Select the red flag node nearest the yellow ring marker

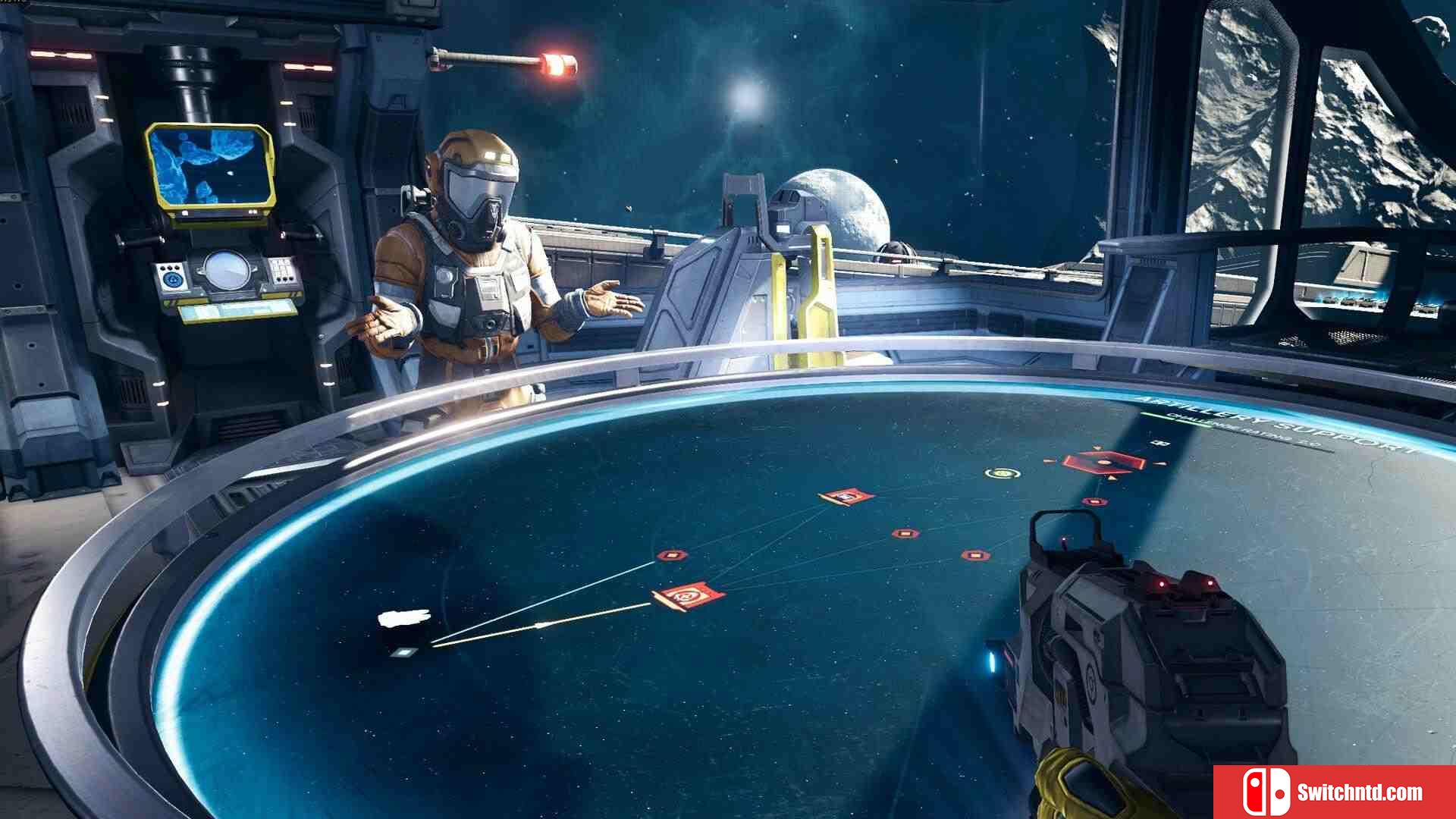coord(846,497)
